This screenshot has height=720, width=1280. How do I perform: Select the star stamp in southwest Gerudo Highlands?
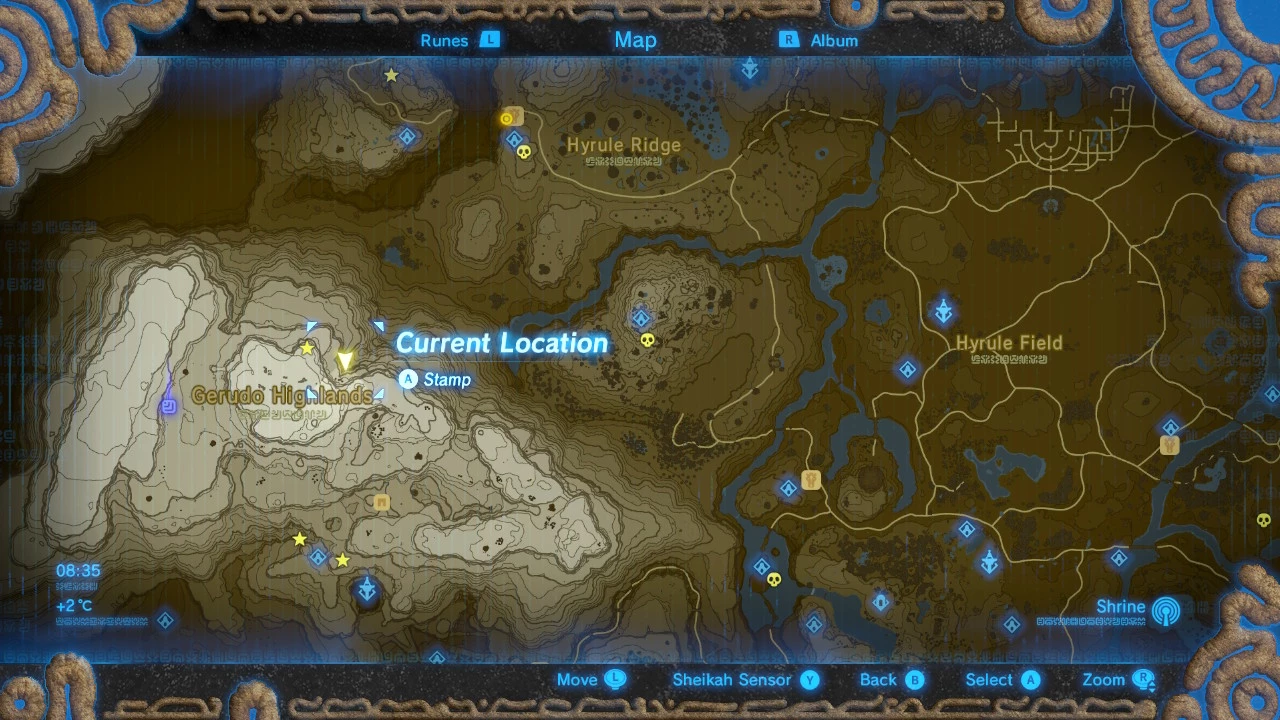coord(298,538)
